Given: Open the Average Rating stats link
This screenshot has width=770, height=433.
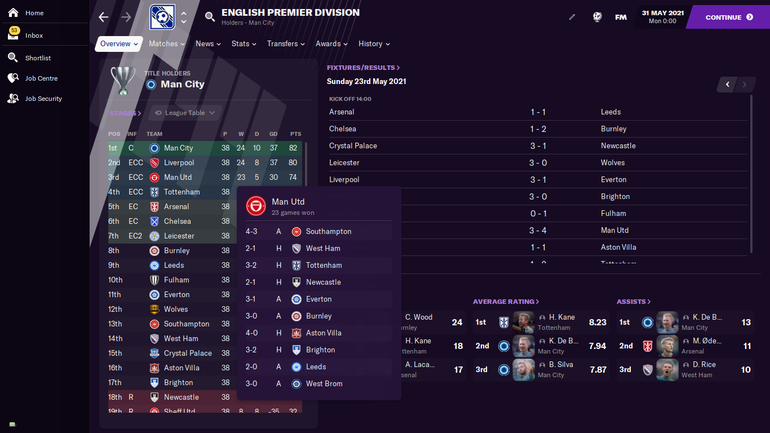Looking at the screenshot, I should [505, 301].
